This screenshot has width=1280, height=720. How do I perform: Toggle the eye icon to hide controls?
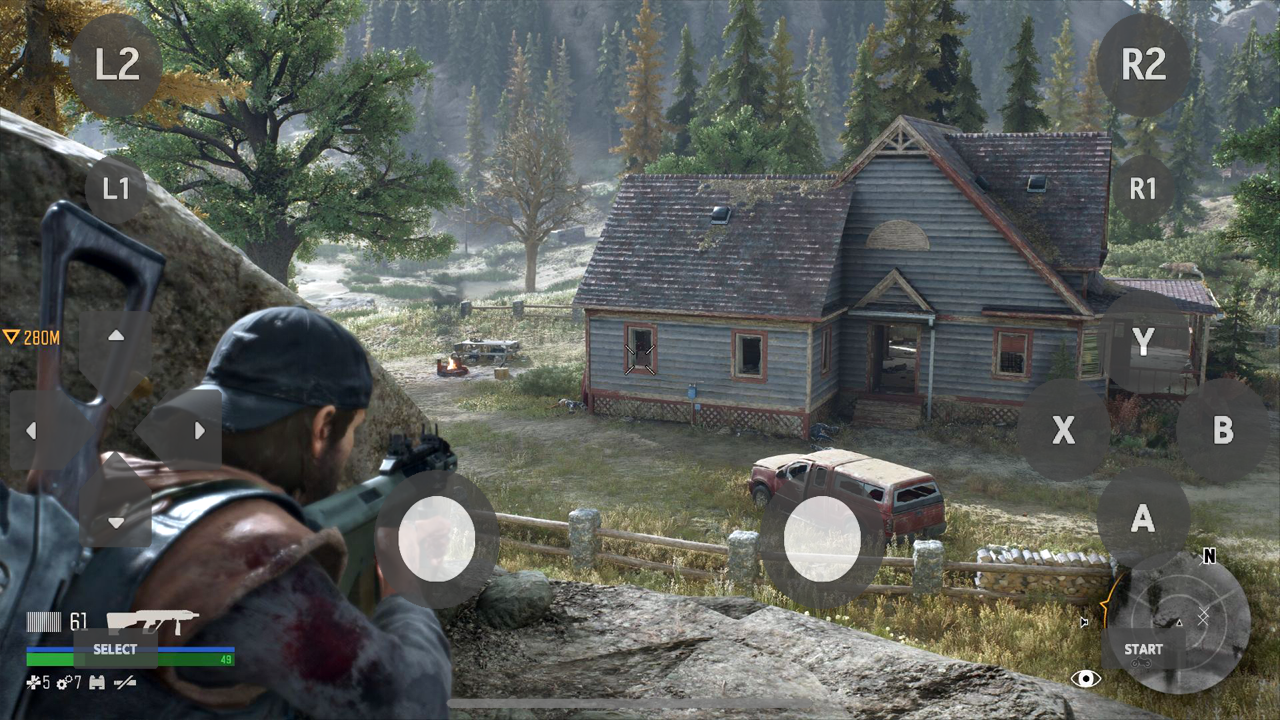[x=1085, y=677]
